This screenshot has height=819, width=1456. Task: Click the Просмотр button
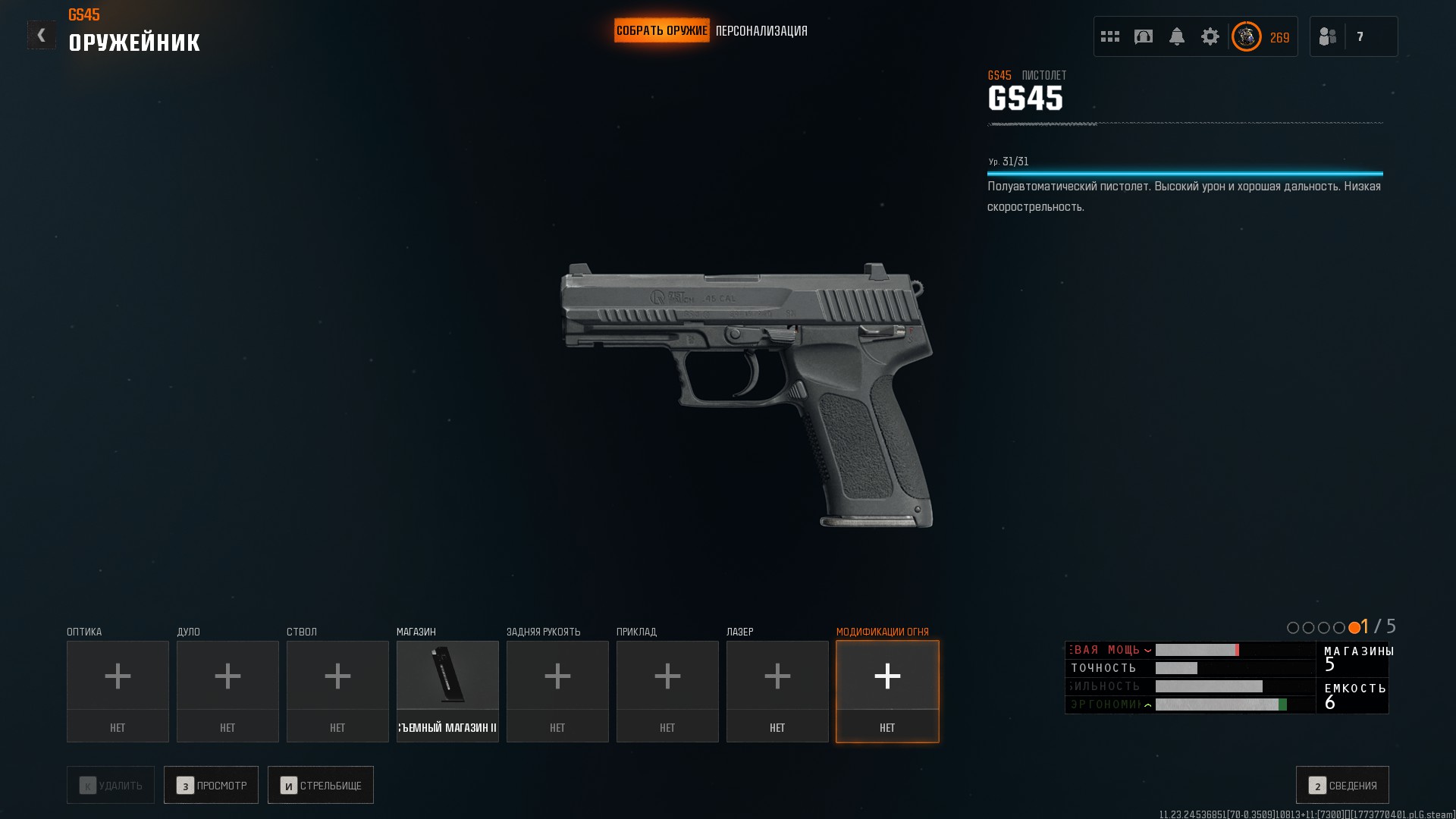tap(211, 785)
